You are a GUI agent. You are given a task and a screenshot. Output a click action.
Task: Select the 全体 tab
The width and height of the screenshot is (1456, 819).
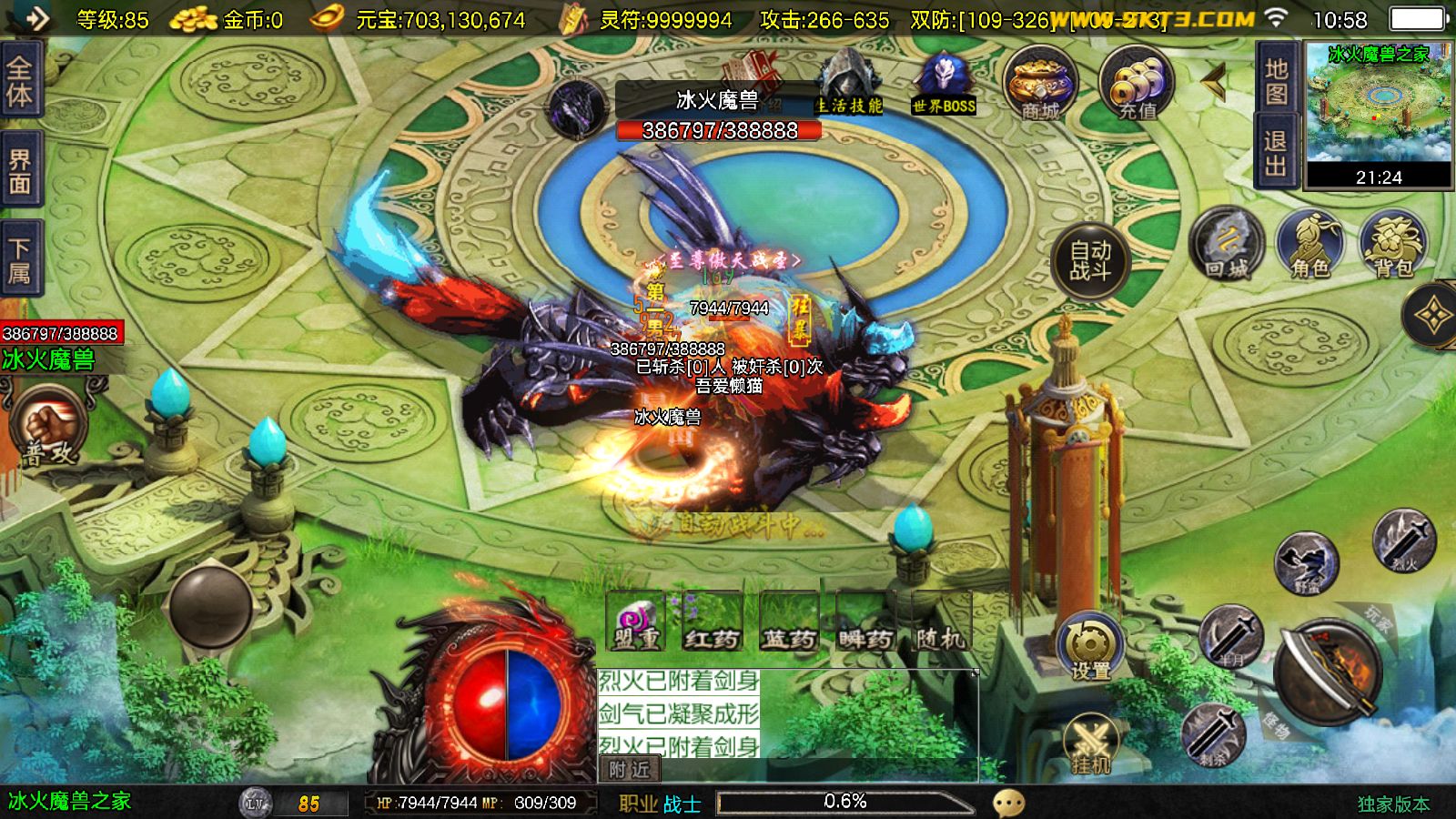click(20, 80)
